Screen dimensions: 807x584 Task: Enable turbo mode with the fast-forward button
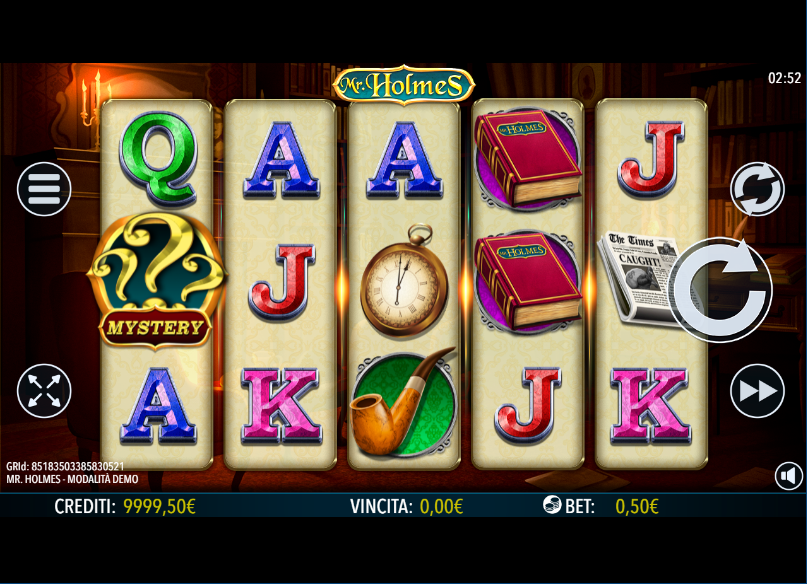pyautogui.click(x=757, y=391)
